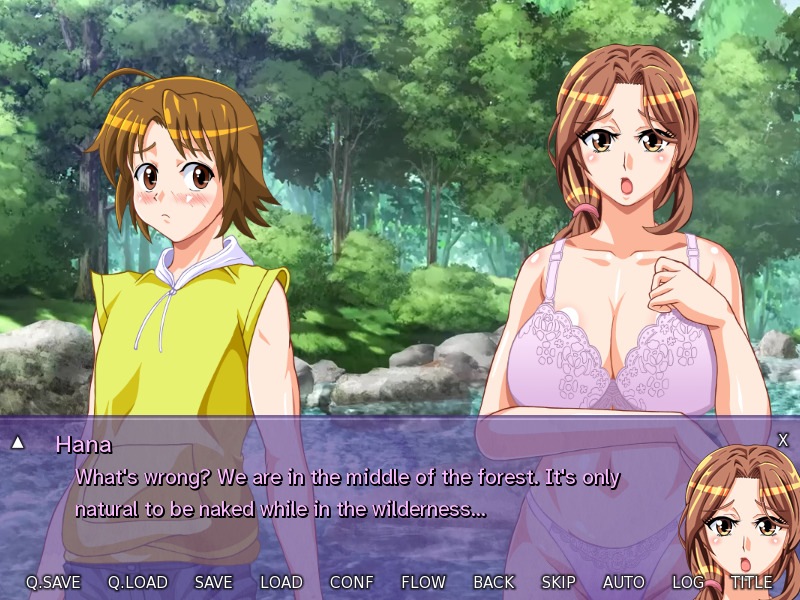The height and width of the screenshot is (600, 800).
Task: Toggle AUTO text advance
Action: click(x=624, y=582)
